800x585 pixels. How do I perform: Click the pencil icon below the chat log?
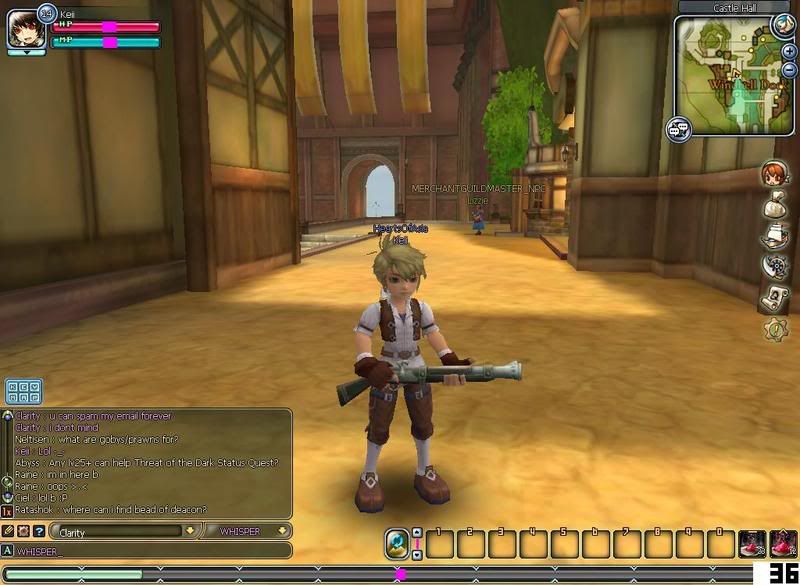point(8,531)
